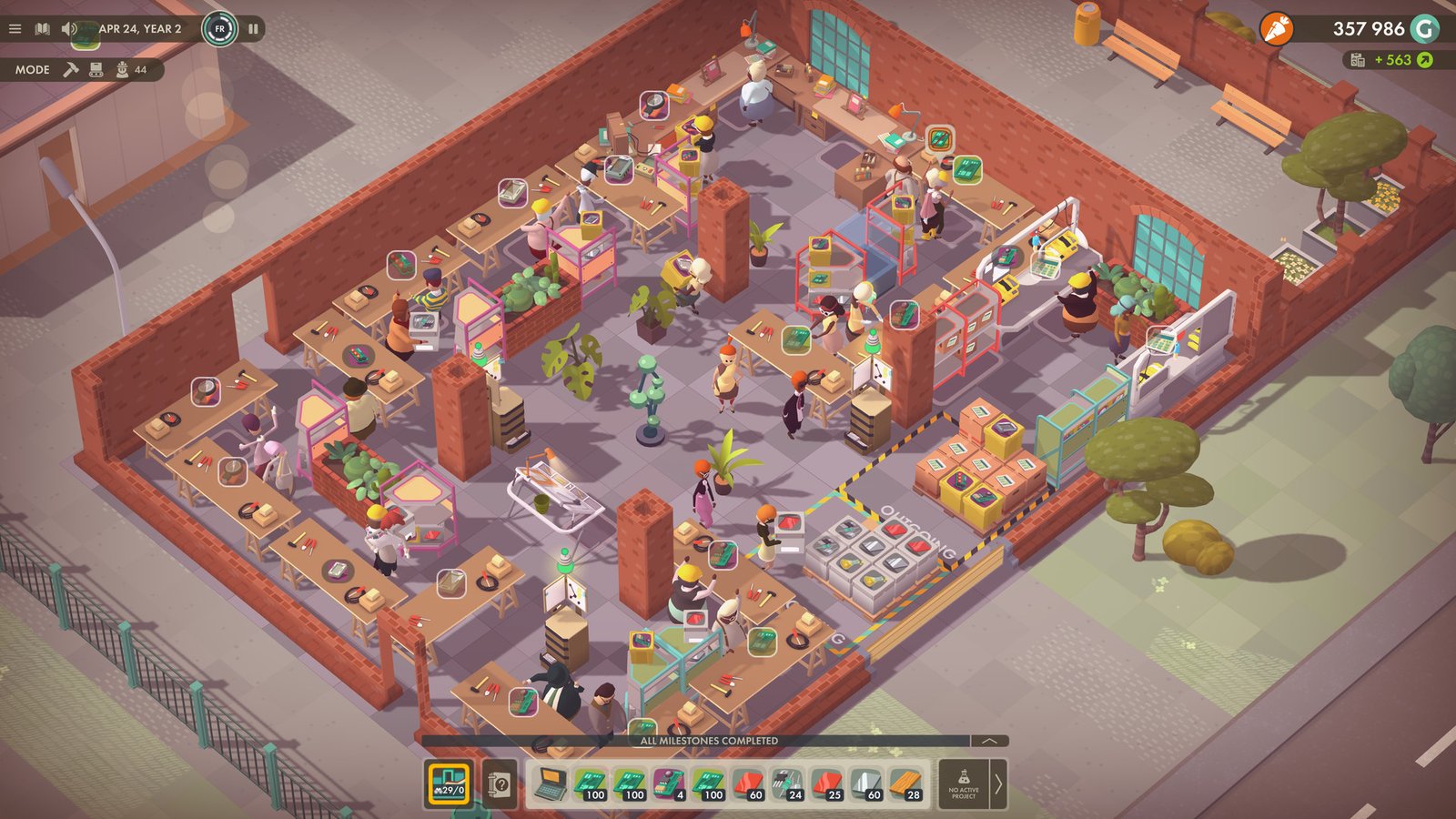Screen dimensions: 1456x819
Task: Open the machine configuration mode icon
Action: click(96, 68)
